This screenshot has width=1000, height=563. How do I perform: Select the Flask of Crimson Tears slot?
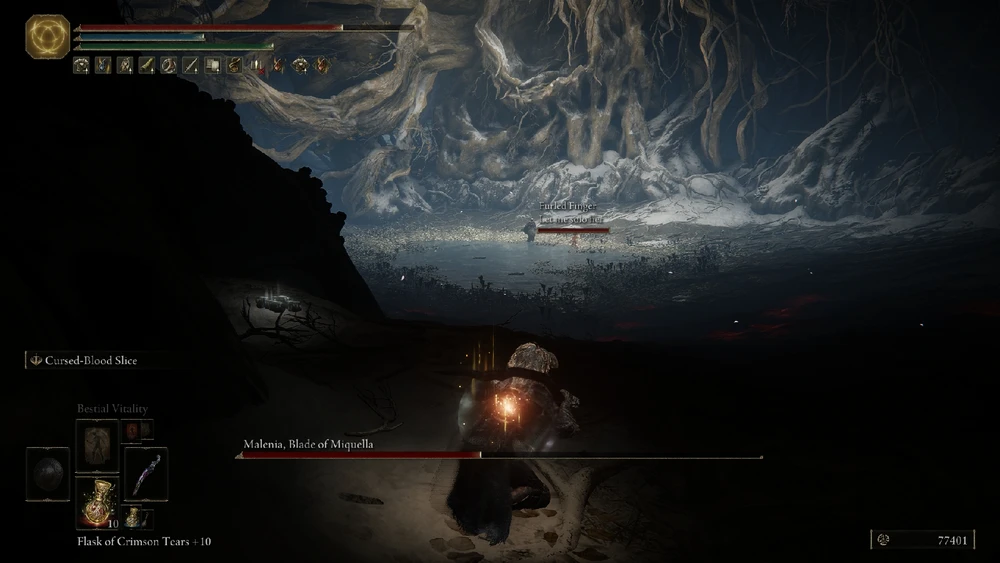(97, 502)
